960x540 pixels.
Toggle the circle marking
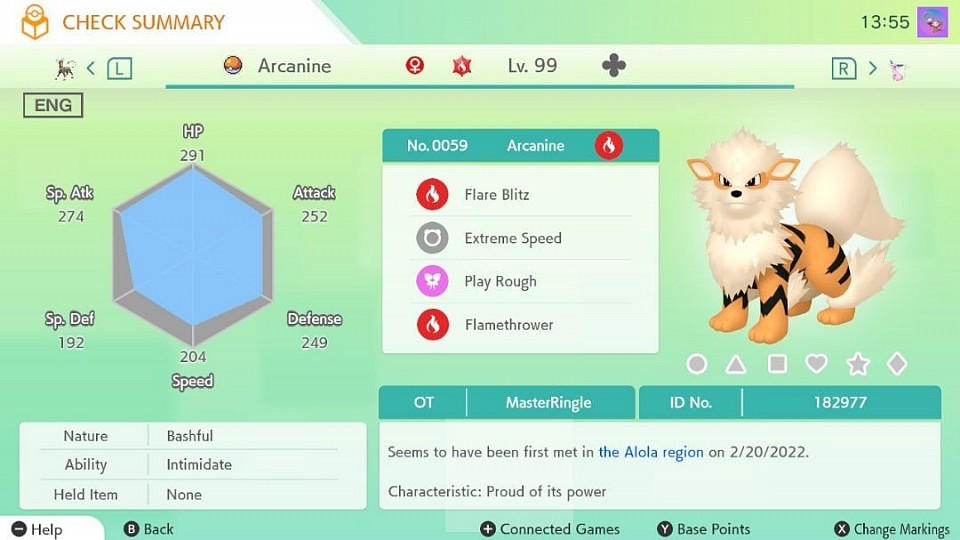coord(697,364)
